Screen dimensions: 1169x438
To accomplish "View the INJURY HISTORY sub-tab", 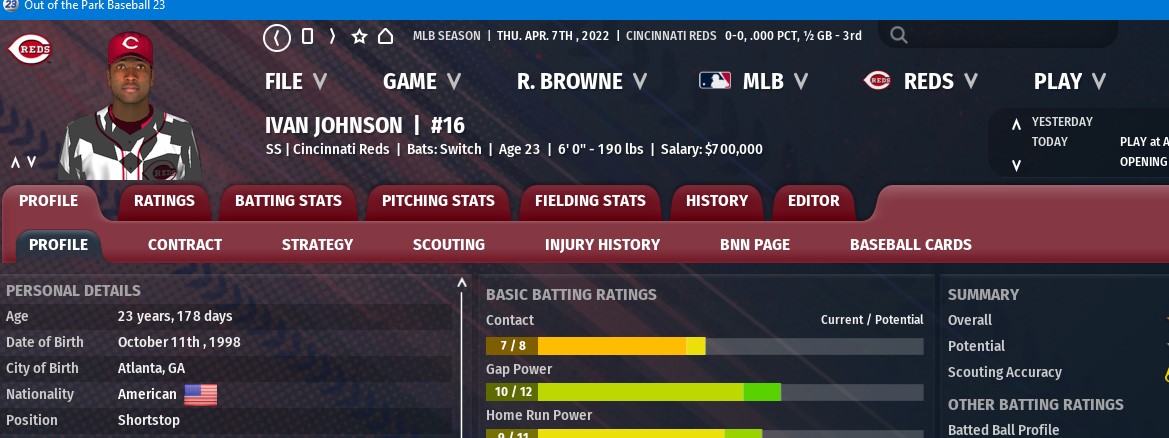I will click(602, 244).
